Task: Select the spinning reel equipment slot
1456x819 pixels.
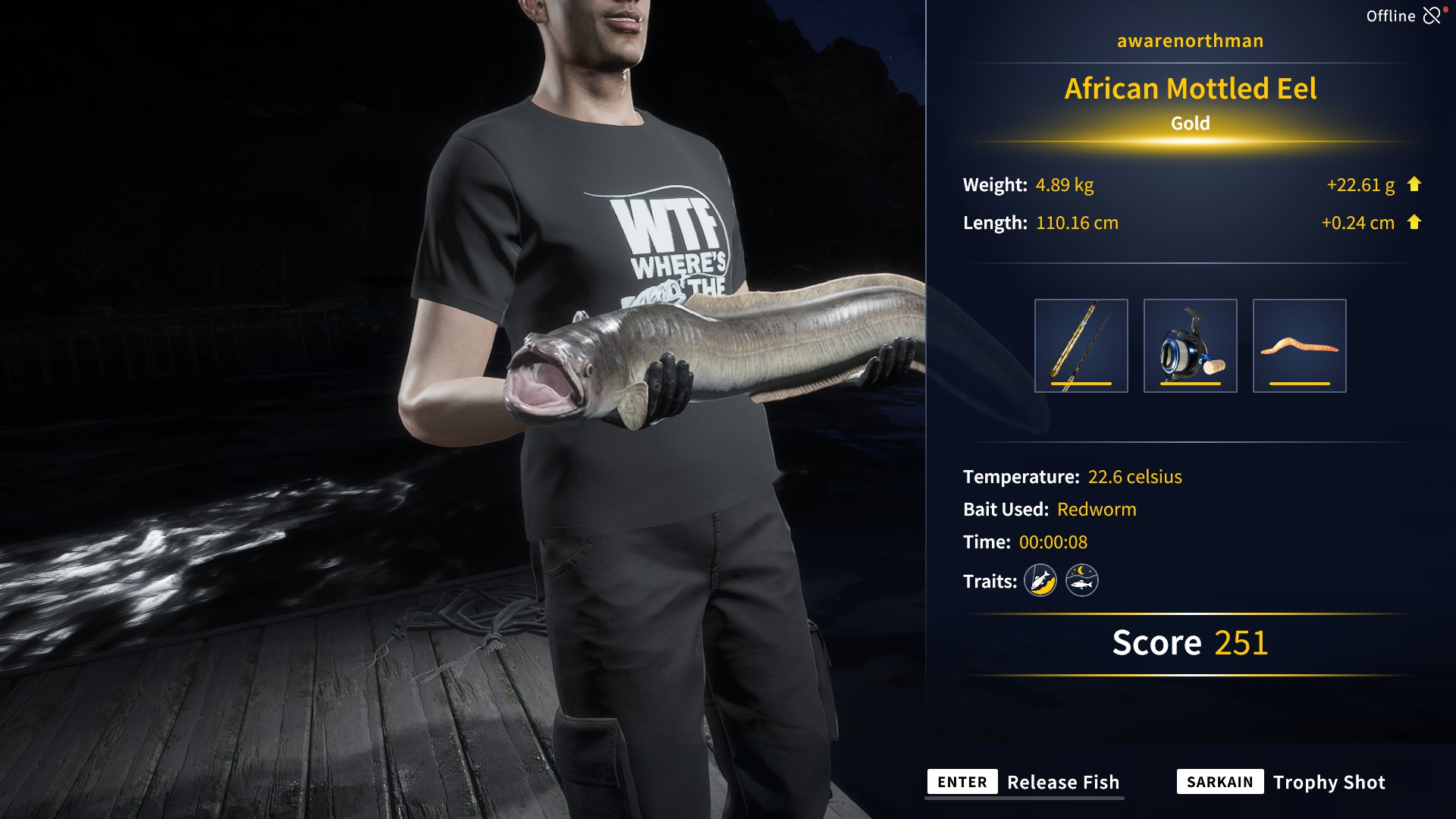Action: (1190, 346)
